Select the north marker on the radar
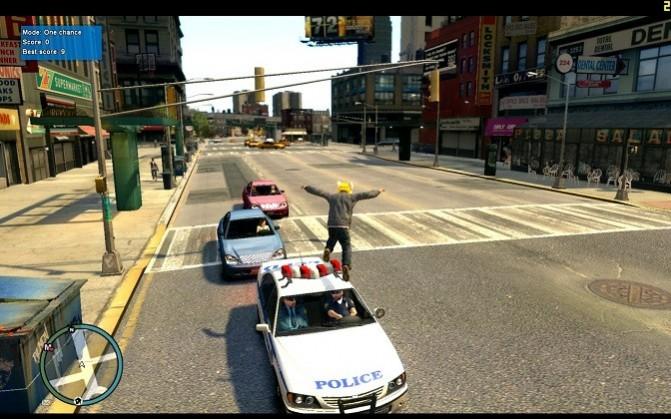The height and width of the screenshot is (419, 671). (x=72, y=330)
